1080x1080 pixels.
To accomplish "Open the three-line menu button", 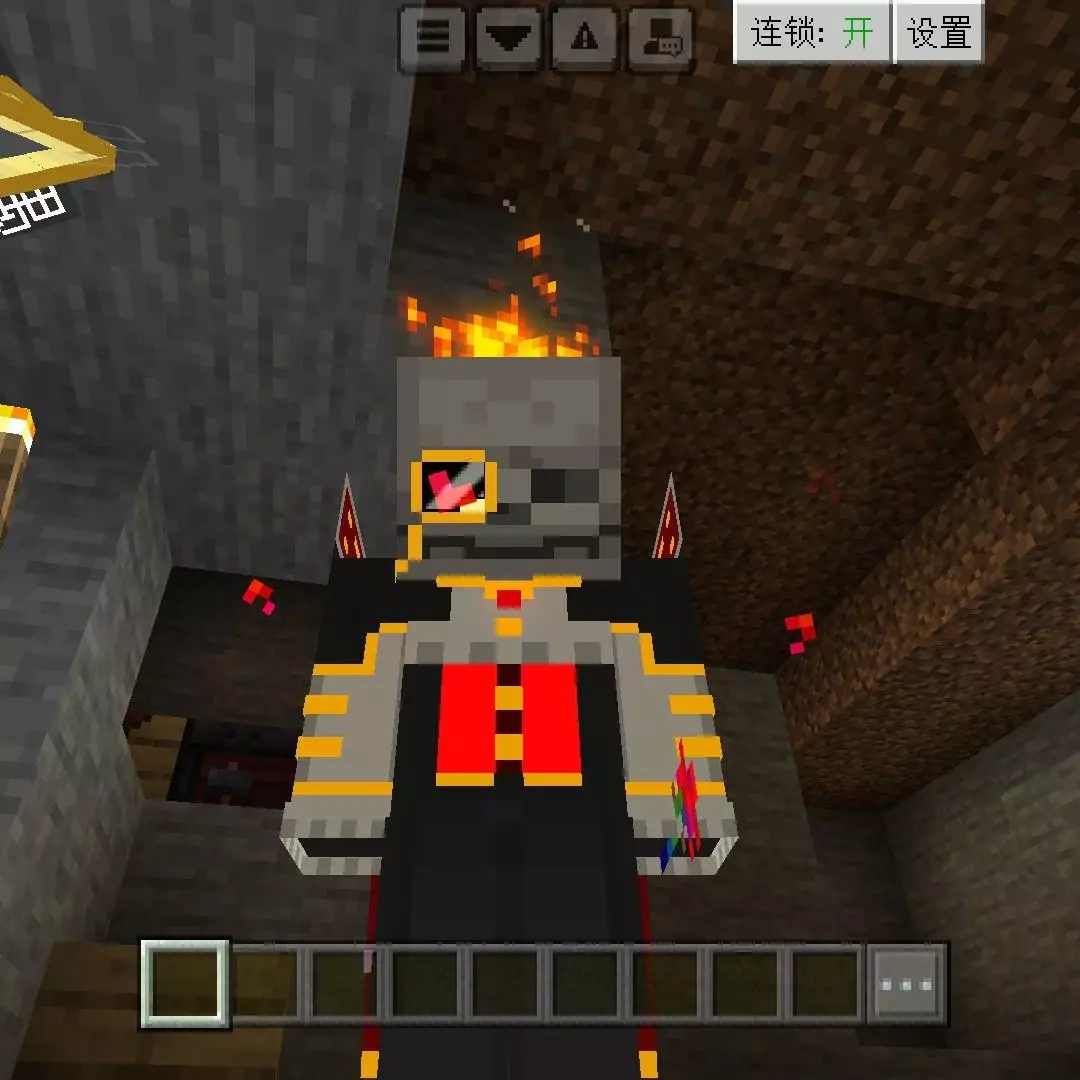I will click(433, 38).
